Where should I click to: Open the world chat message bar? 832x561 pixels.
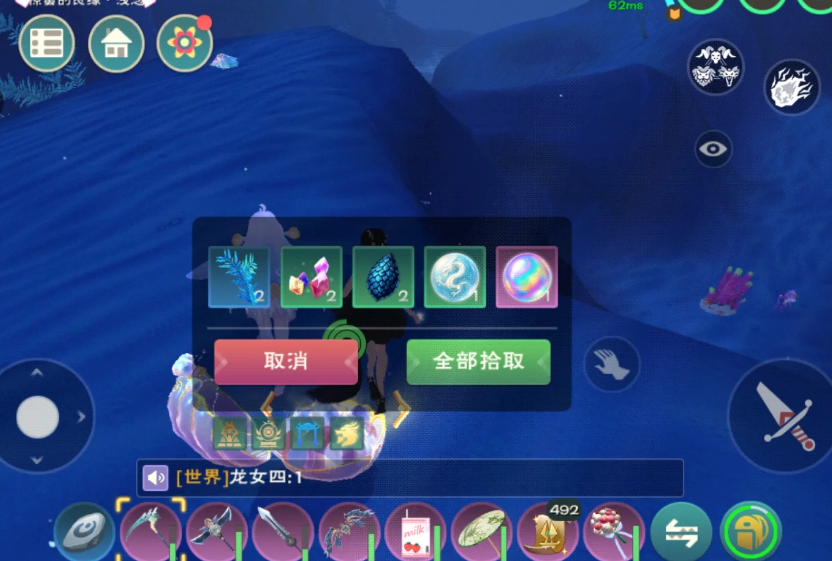(x=410, y=478)
